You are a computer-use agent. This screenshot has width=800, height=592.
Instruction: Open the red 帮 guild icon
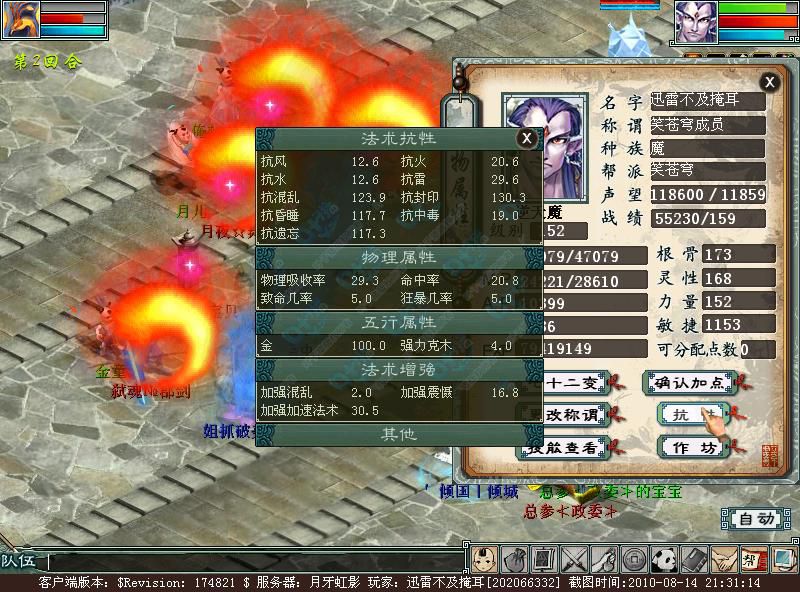[x=753, y=559]
